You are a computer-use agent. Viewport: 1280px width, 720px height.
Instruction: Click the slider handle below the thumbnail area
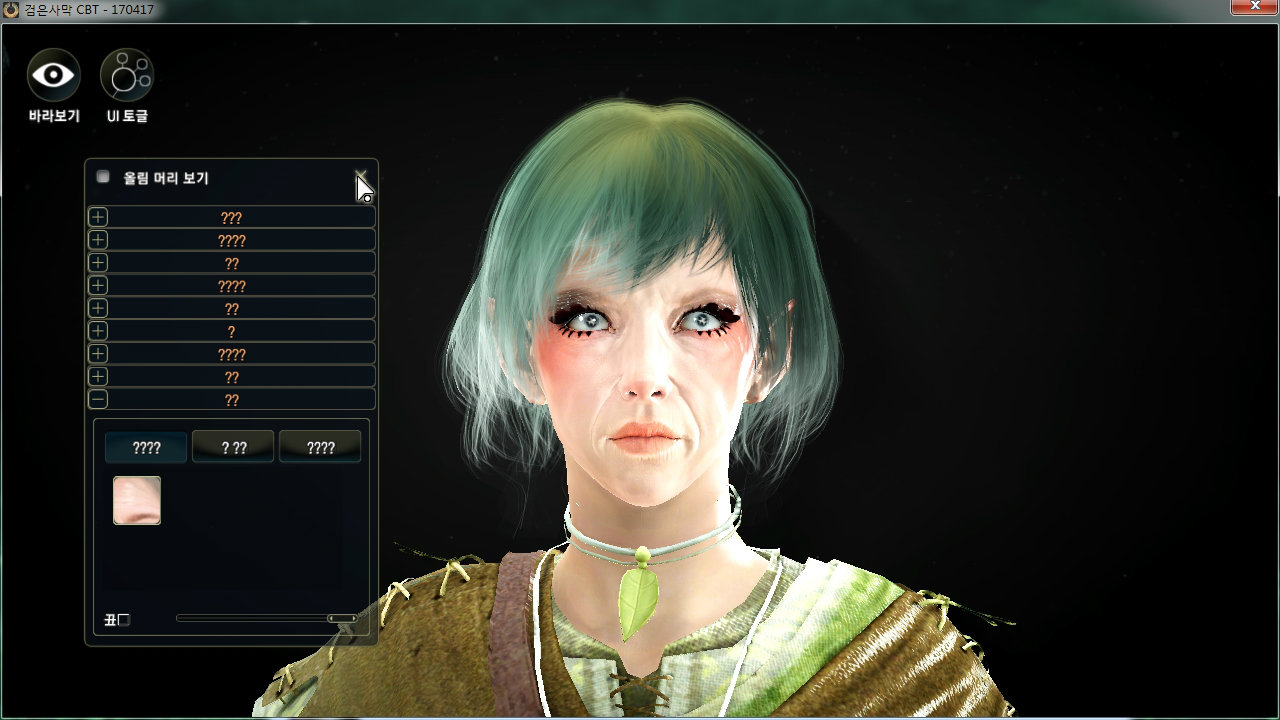click(x=342, y=619)
